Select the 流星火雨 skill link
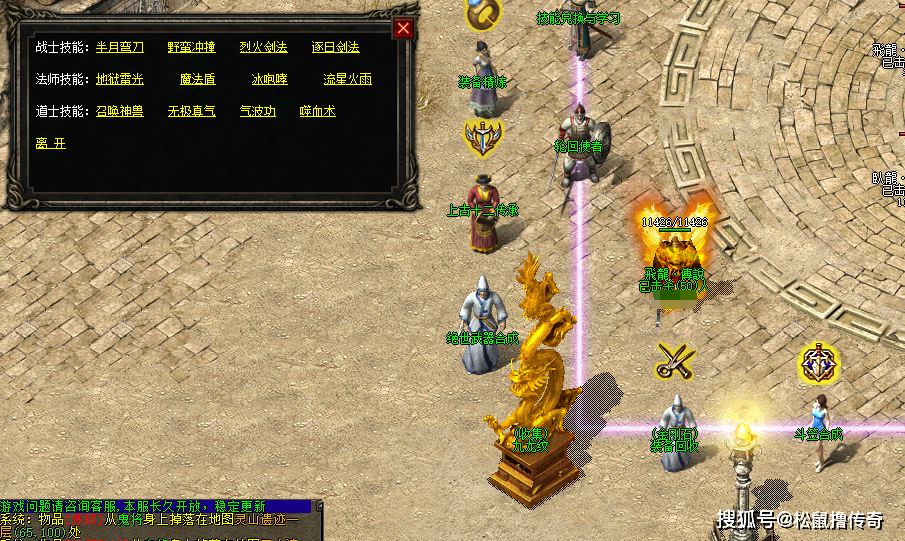905x541 pixels. [x=347, y=79]
